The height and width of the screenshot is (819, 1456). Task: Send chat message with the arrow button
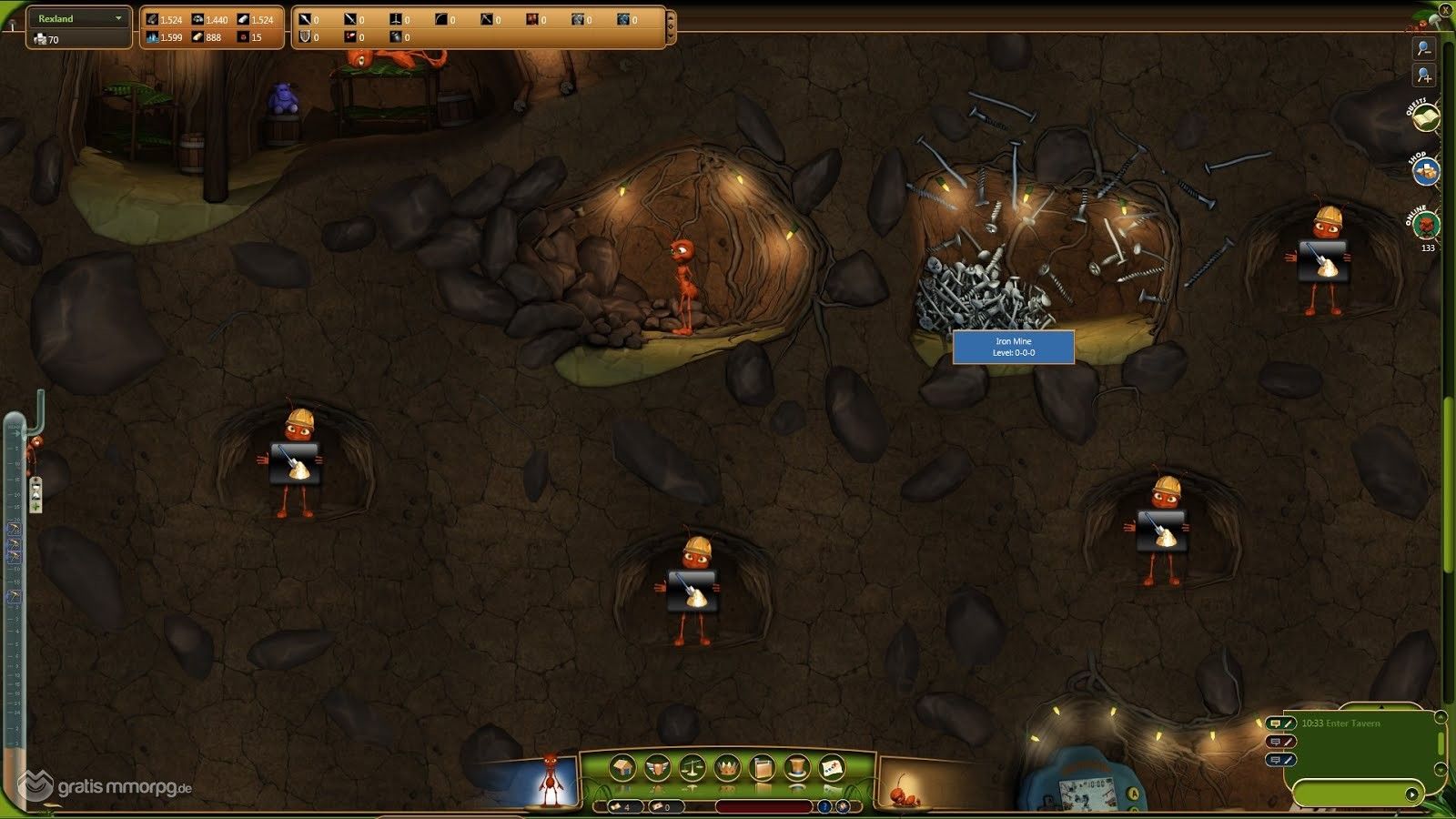pos(1411,794)
